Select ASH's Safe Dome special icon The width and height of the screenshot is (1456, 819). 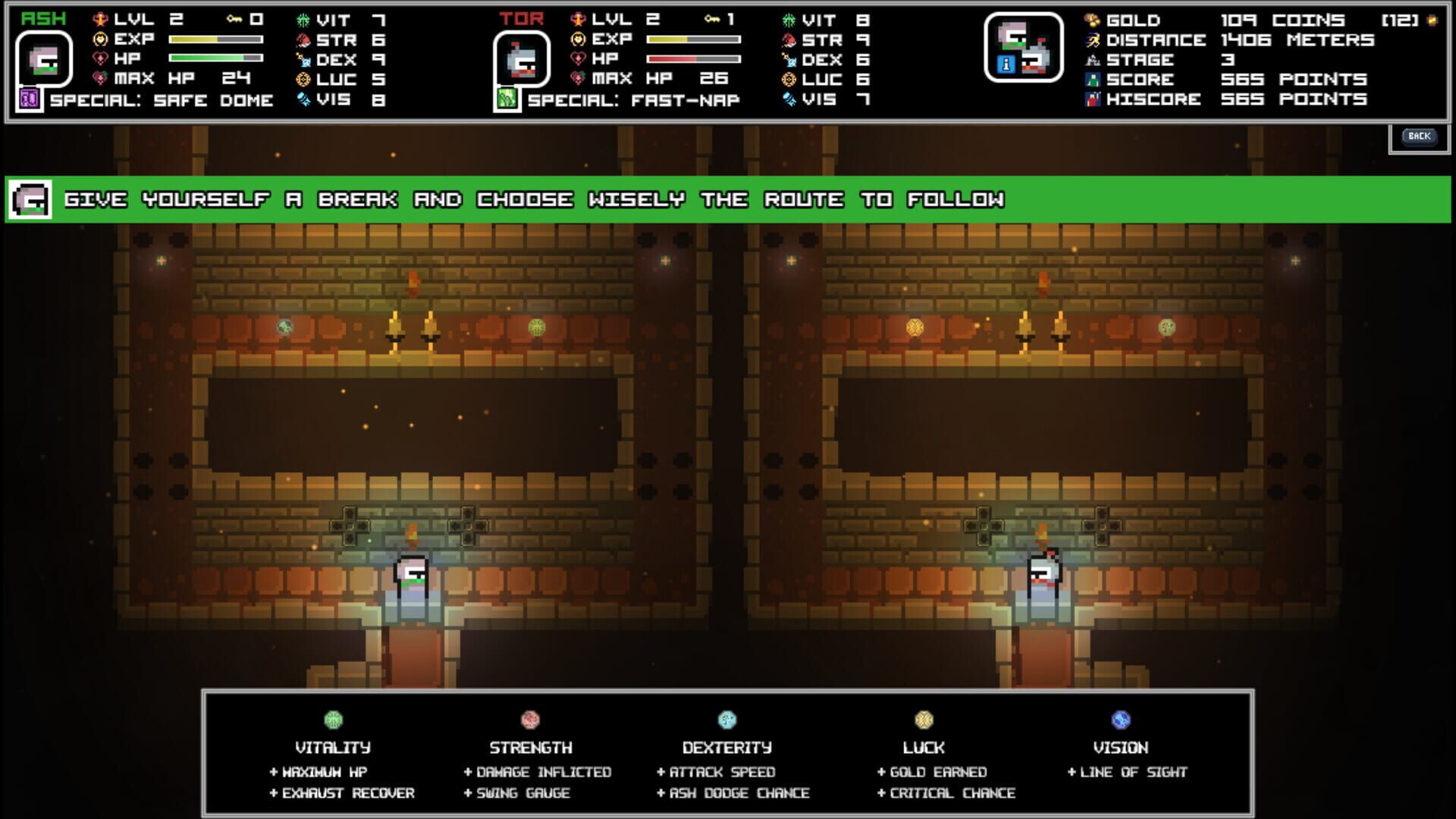tap(29, 98)
